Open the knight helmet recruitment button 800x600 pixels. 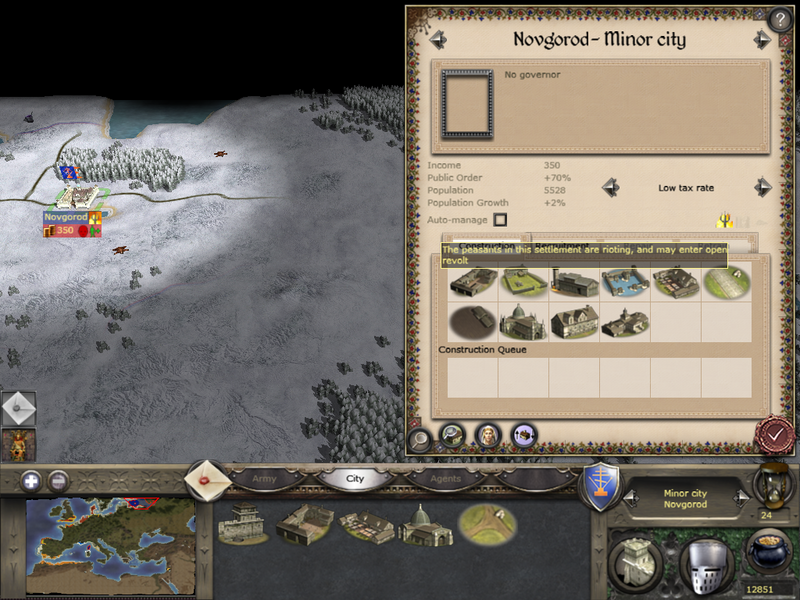pyautogui.click(x=706, y=562)
